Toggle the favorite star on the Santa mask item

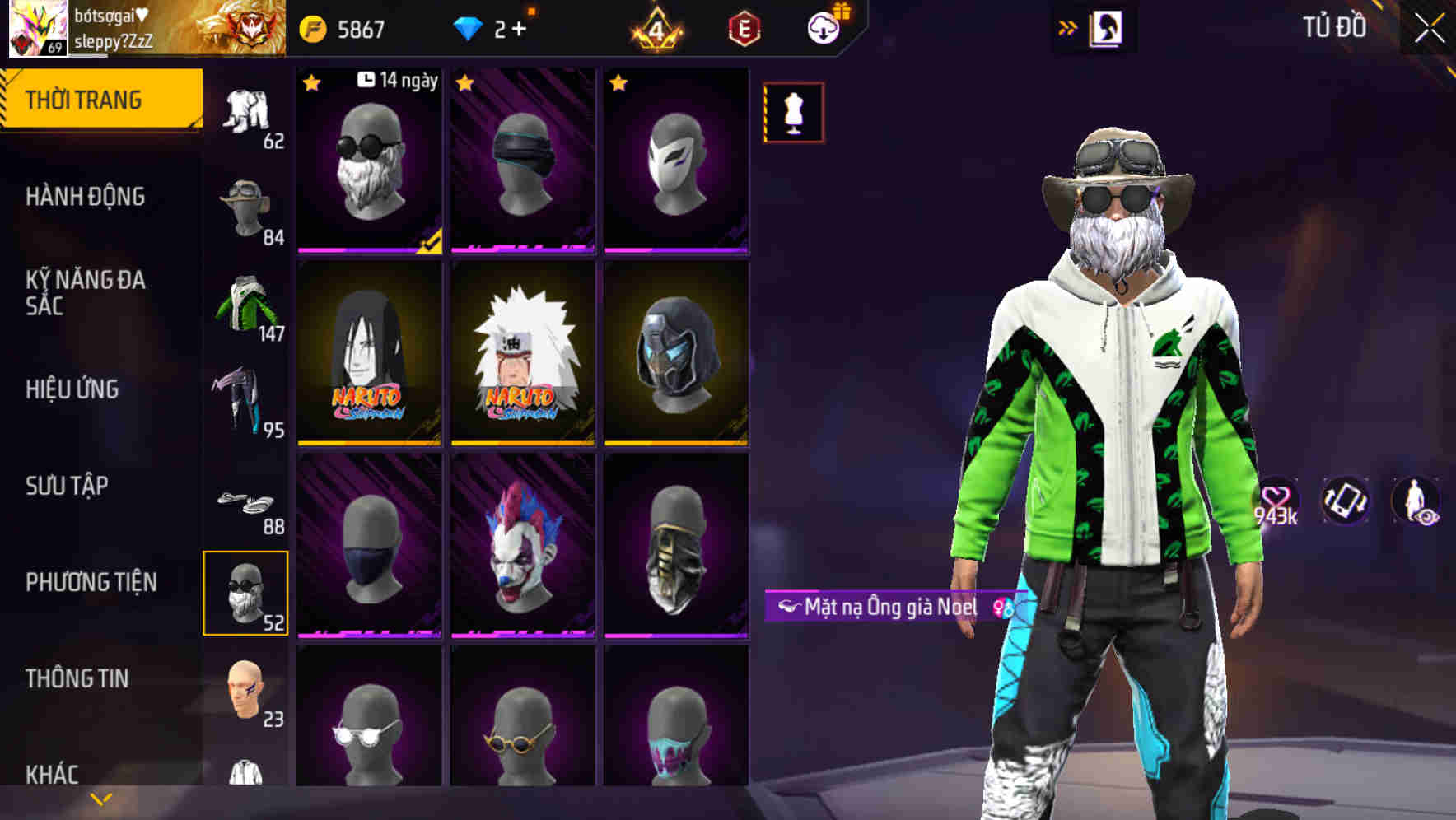[312, 82]
